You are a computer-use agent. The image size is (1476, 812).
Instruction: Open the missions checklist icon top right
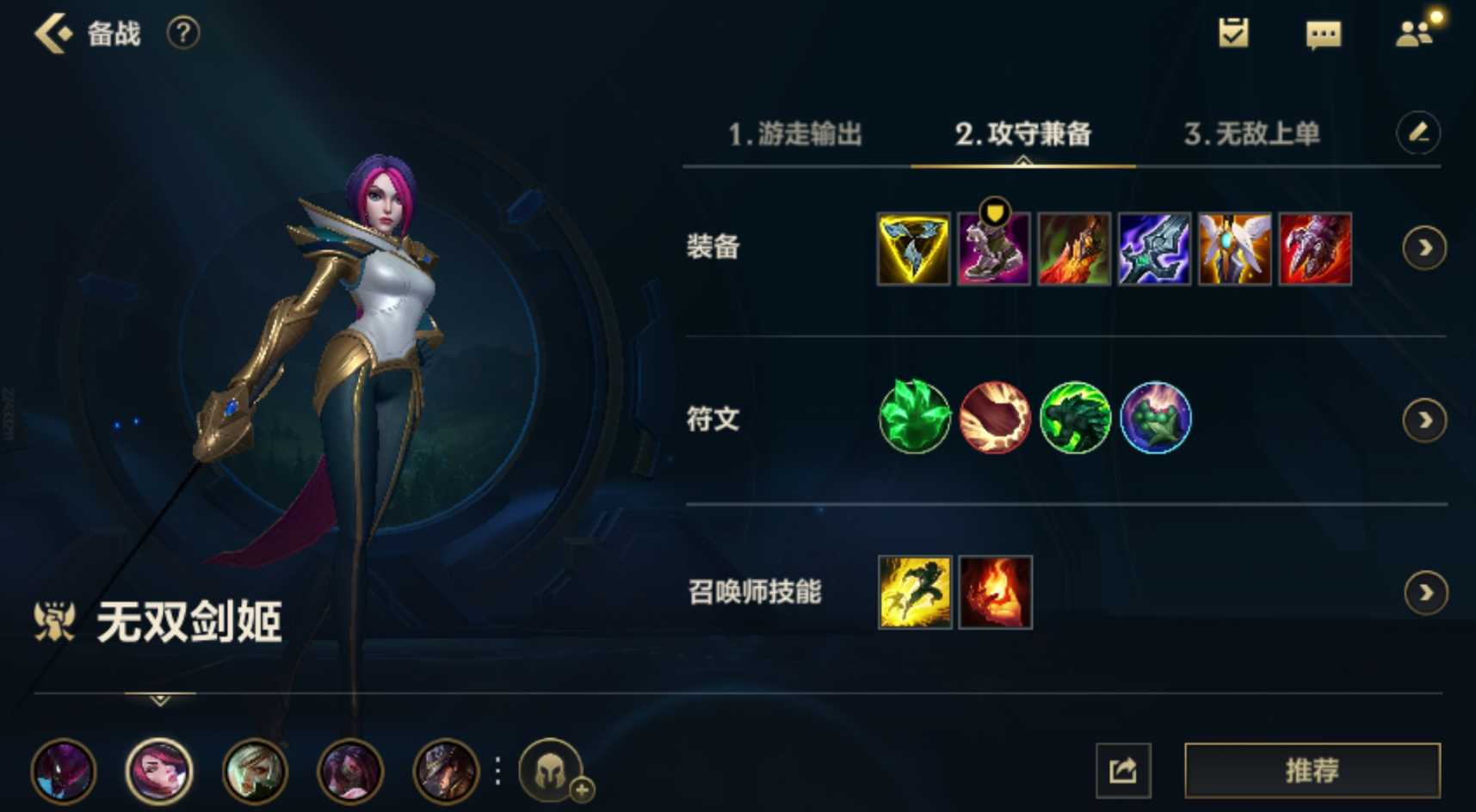coord(1234,33)
